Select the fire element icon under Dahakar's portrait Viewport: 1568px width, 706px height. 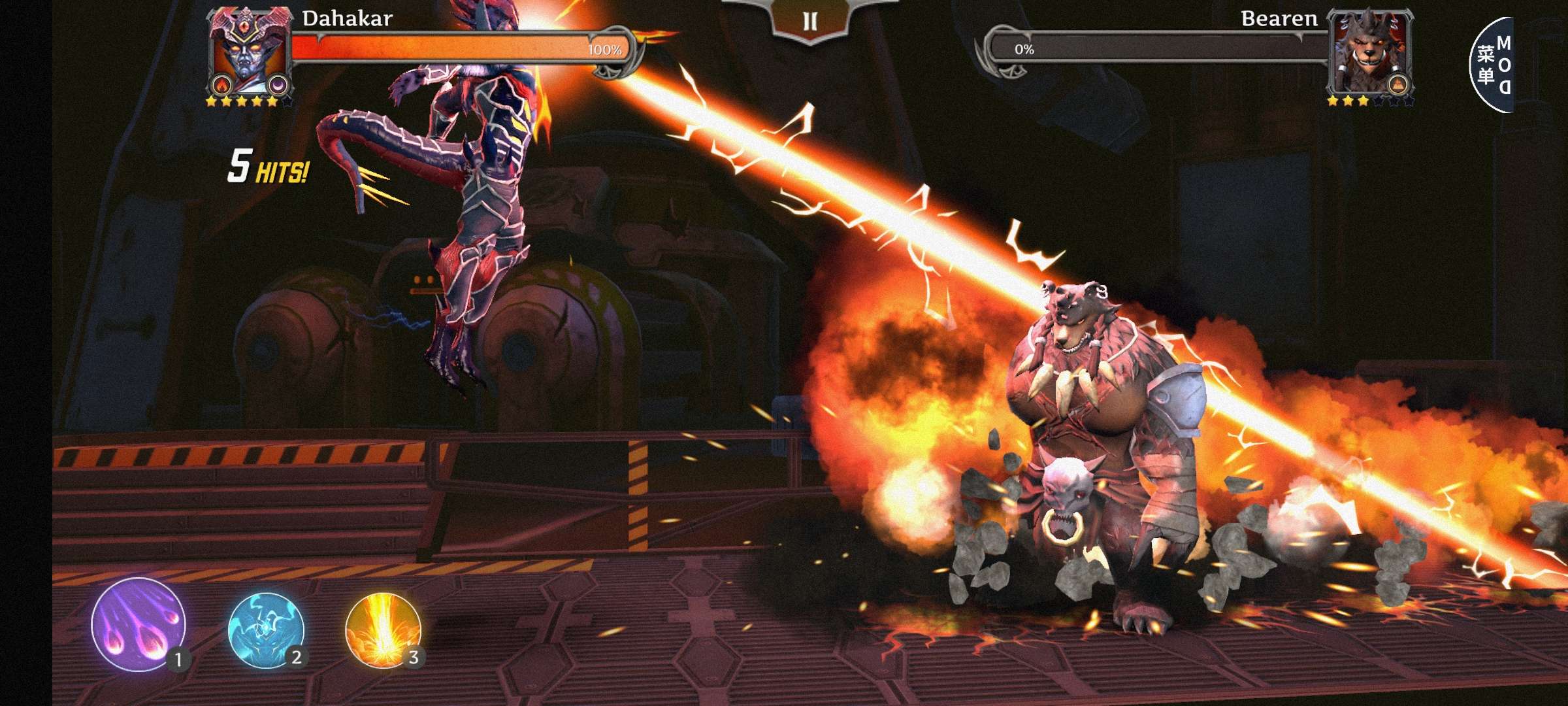coord(223,84)
